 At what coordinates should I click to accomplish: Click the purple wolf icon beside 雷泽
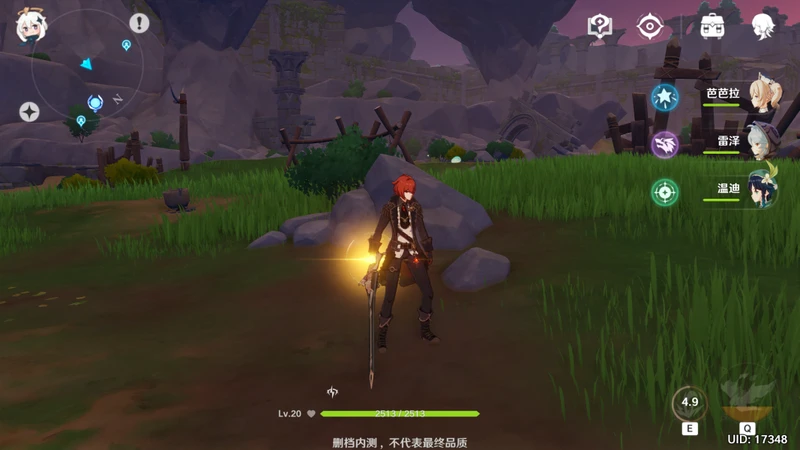click(664, 144)
